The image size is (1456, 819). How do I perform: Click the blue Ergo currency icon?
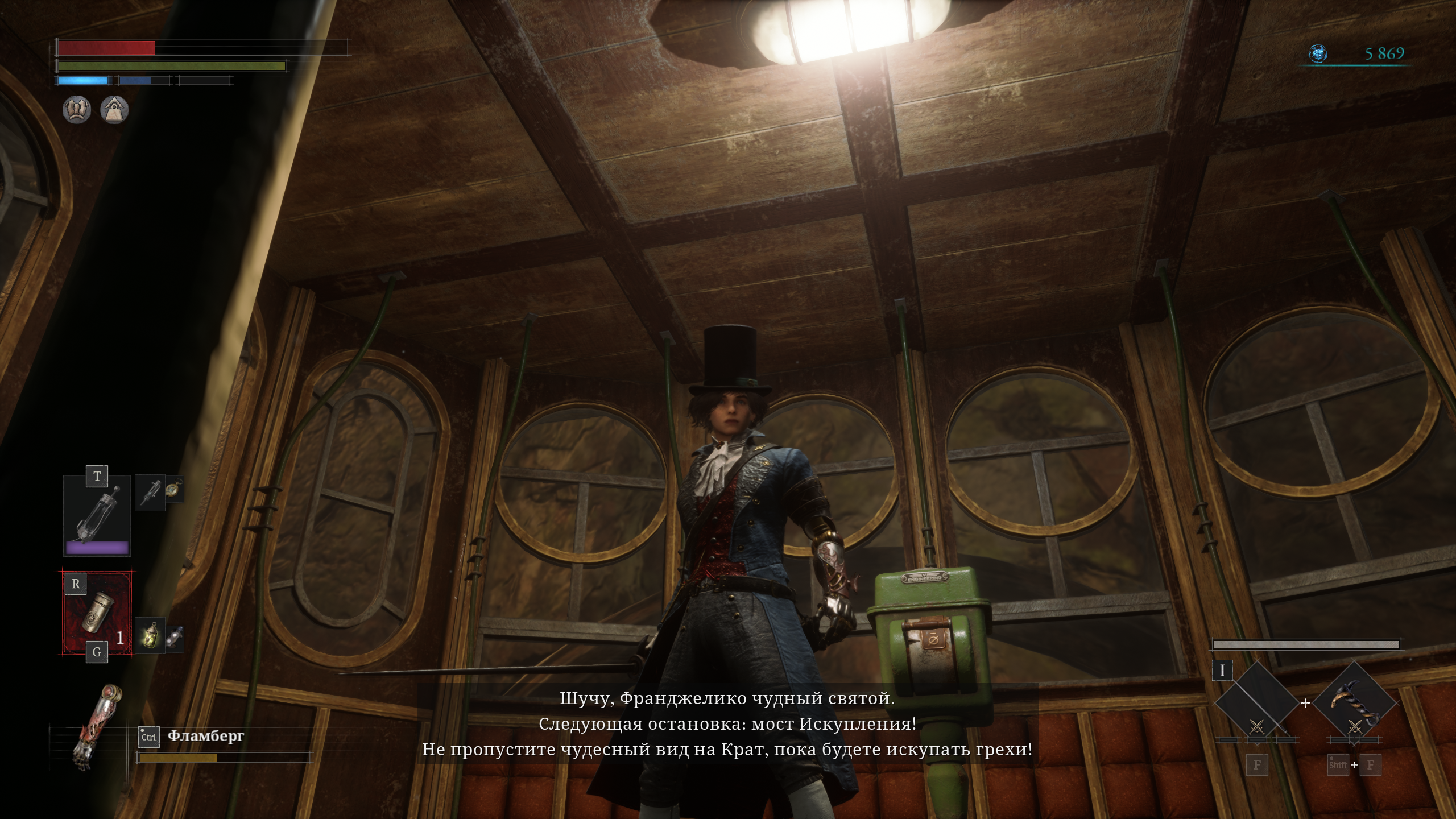pyautogui.click(x=1317, y=54)
